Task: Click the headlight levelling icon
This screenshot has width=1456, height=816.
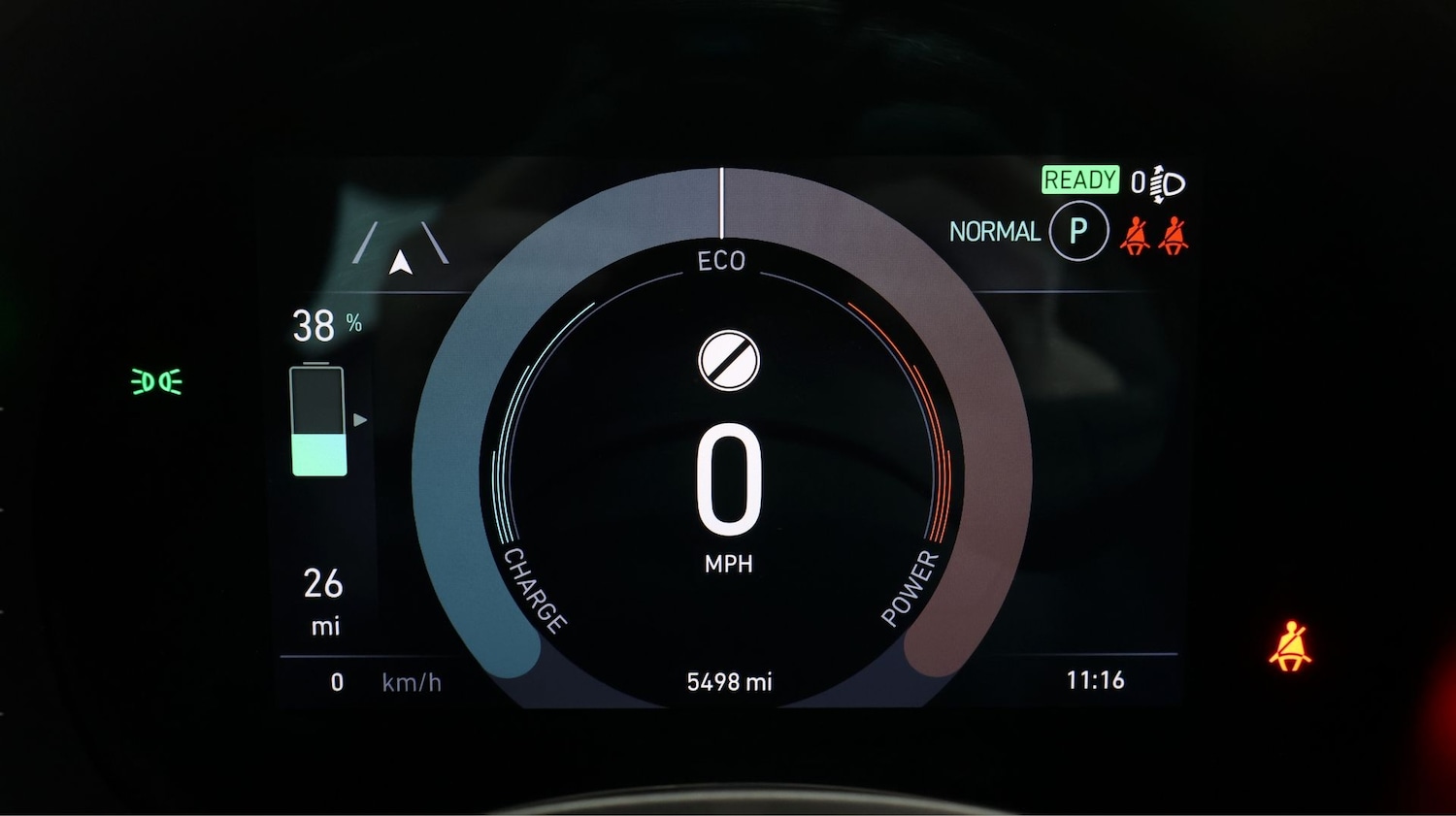Action: coord(1158,183)
